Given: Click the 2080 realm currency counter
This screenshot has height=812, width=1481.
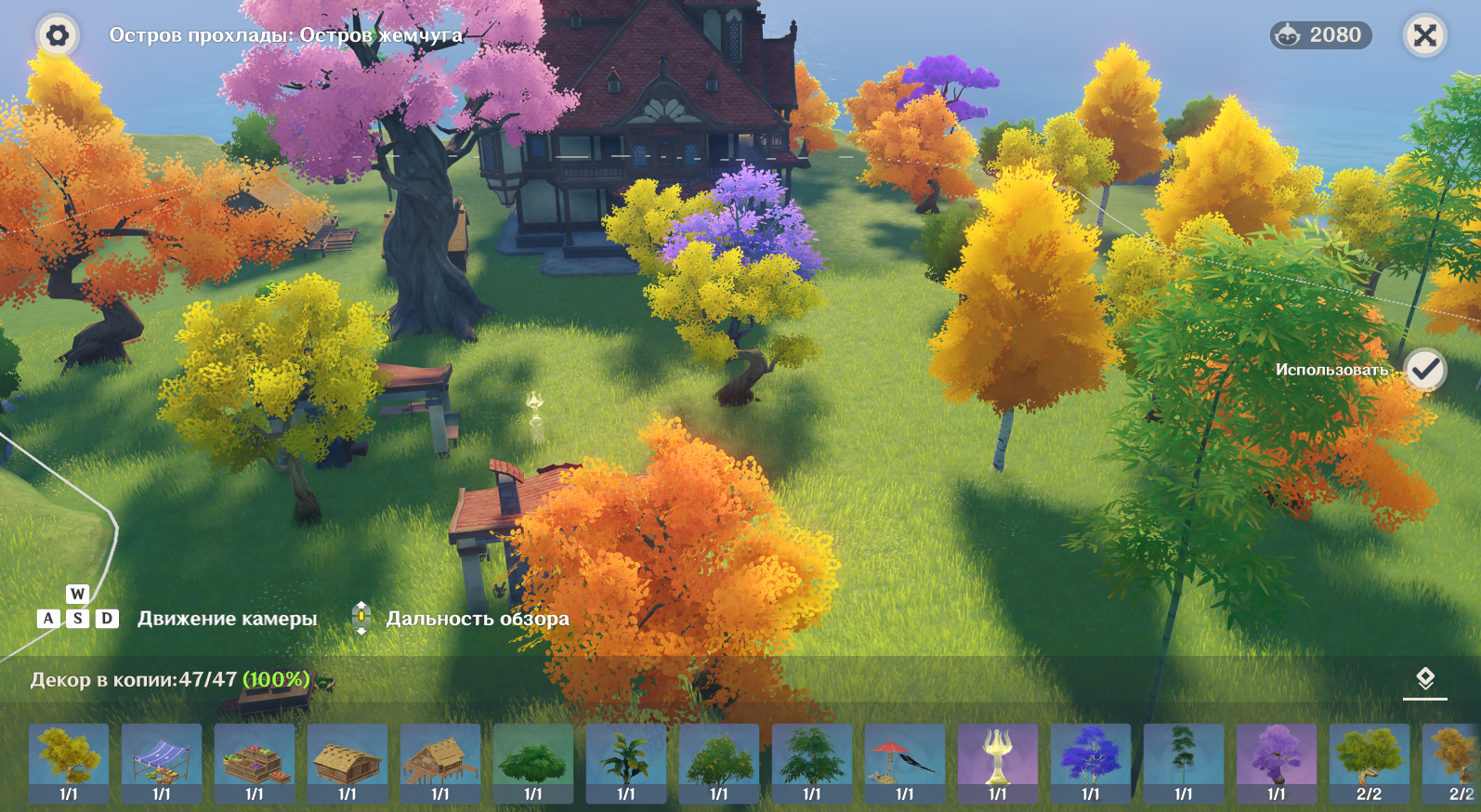Looking at the screenshot, I should [x=1320, y=35].
